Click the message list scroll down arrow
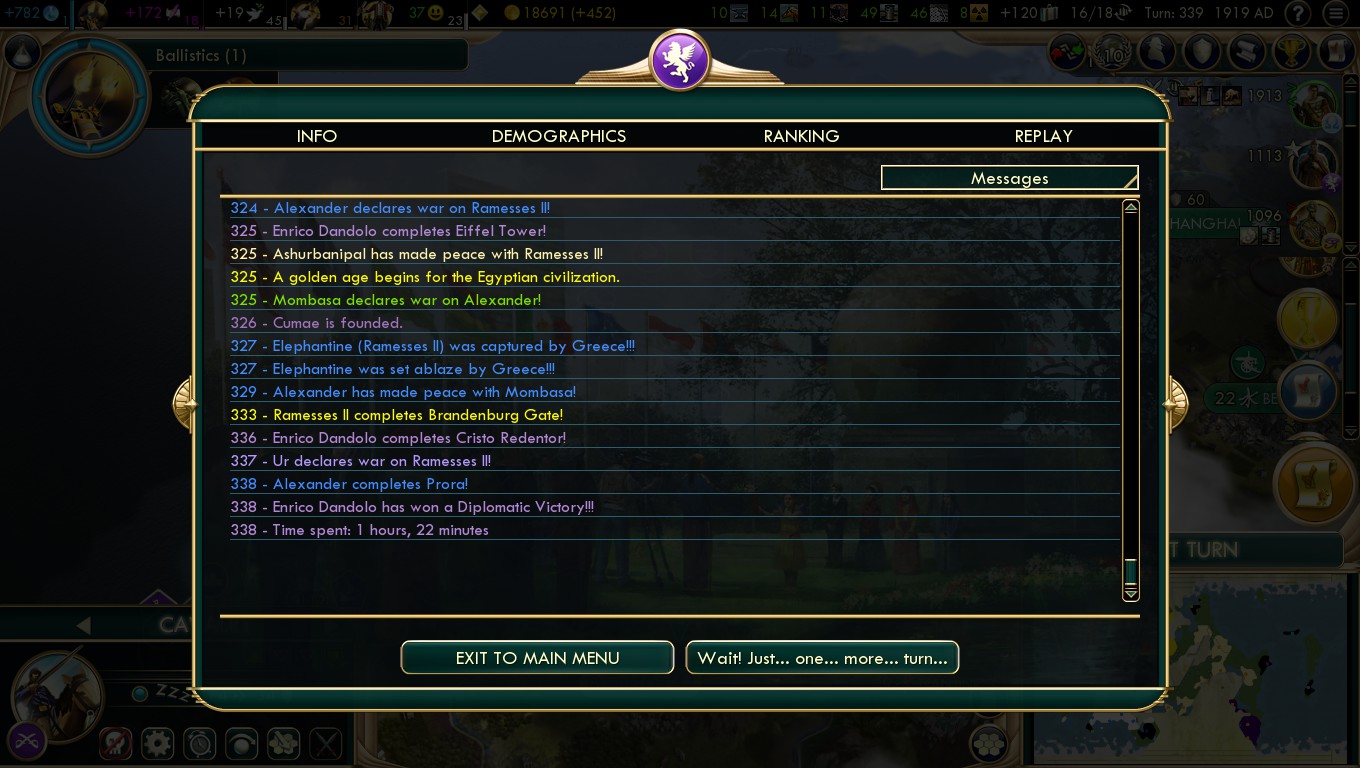The width and height of the screenshot is (1360, 768). 1131,594
